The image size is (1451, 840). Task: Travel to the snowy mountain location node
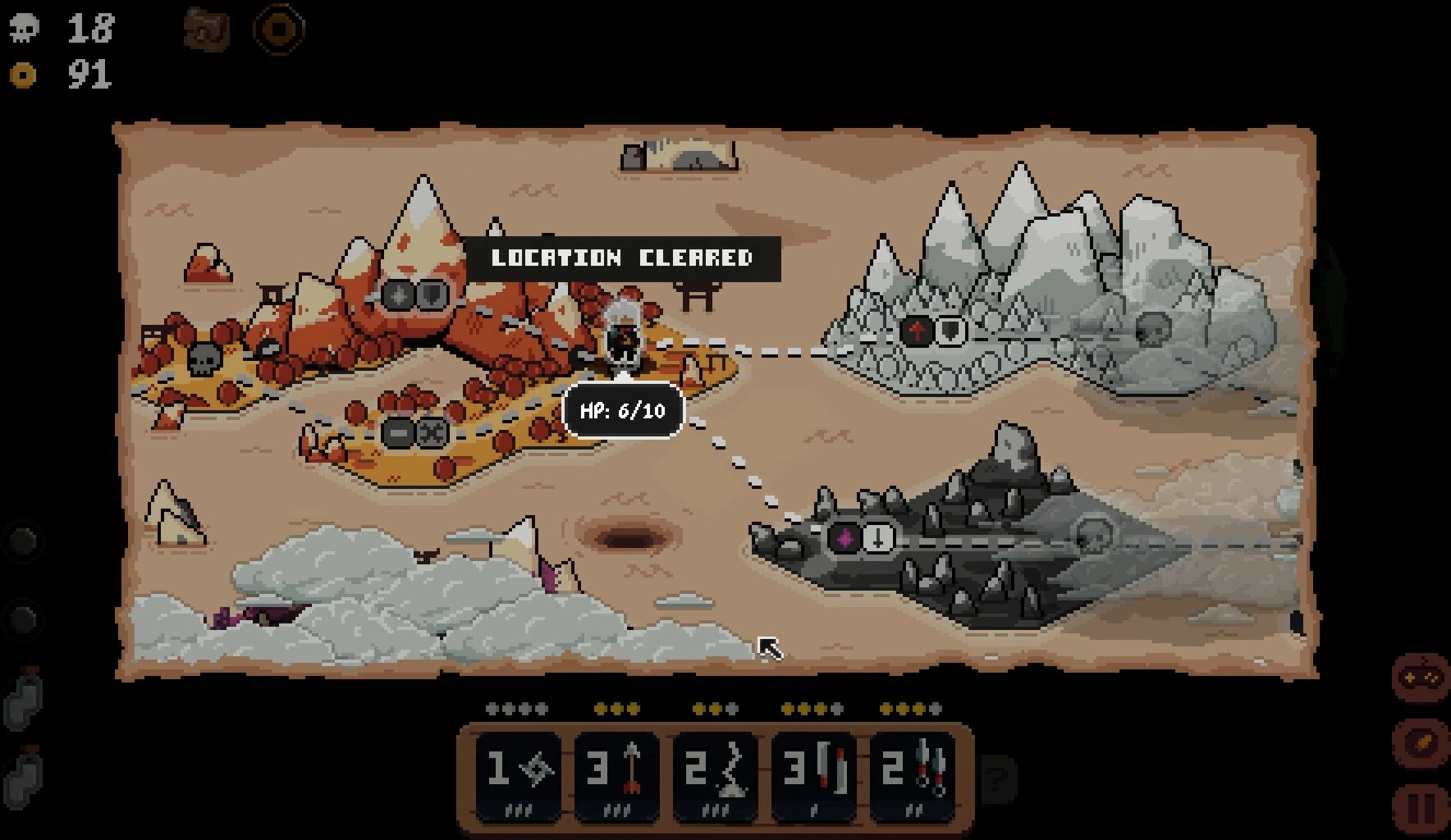click(x=932, y=331)
